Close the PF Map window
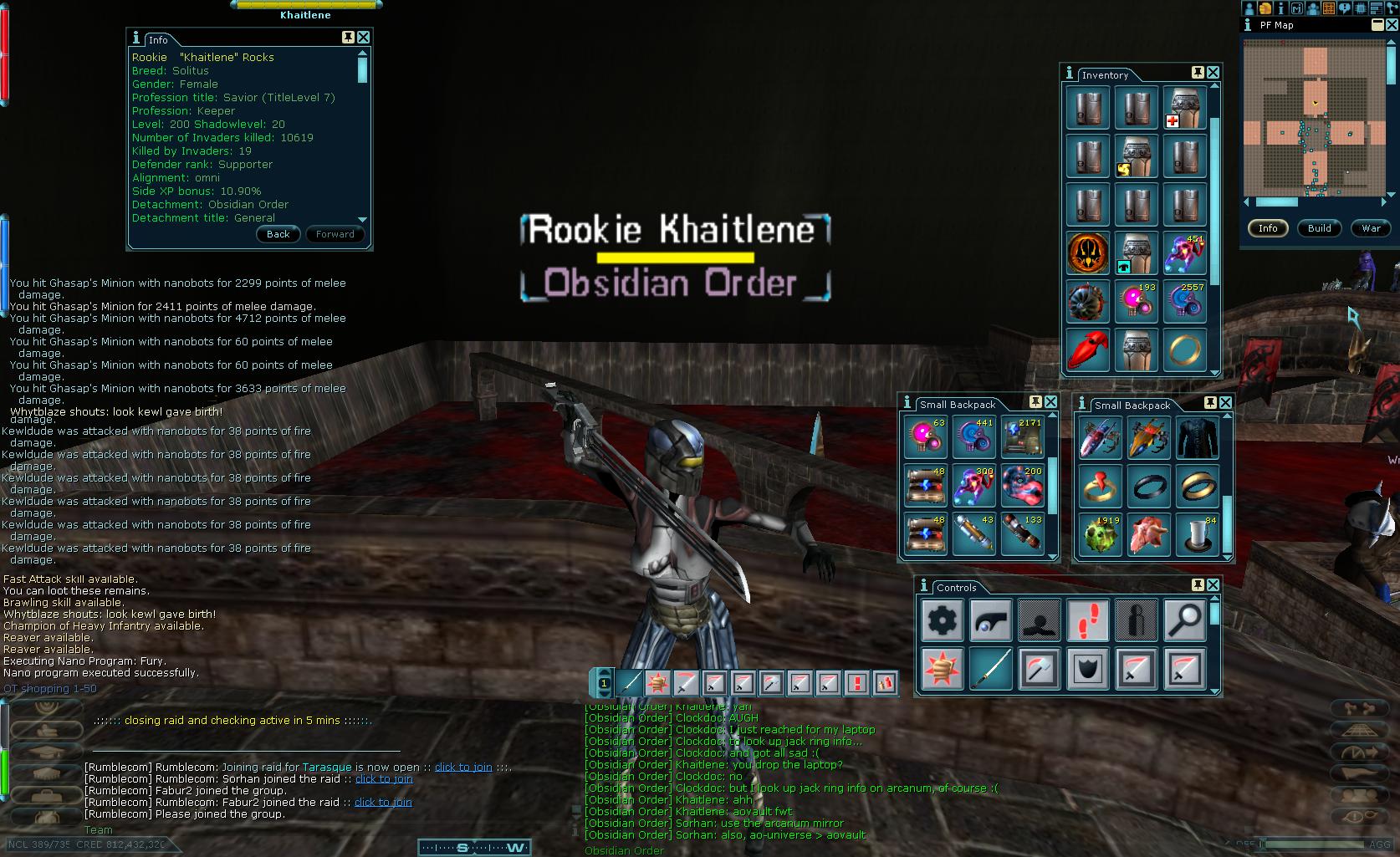 coord(1392,25)
